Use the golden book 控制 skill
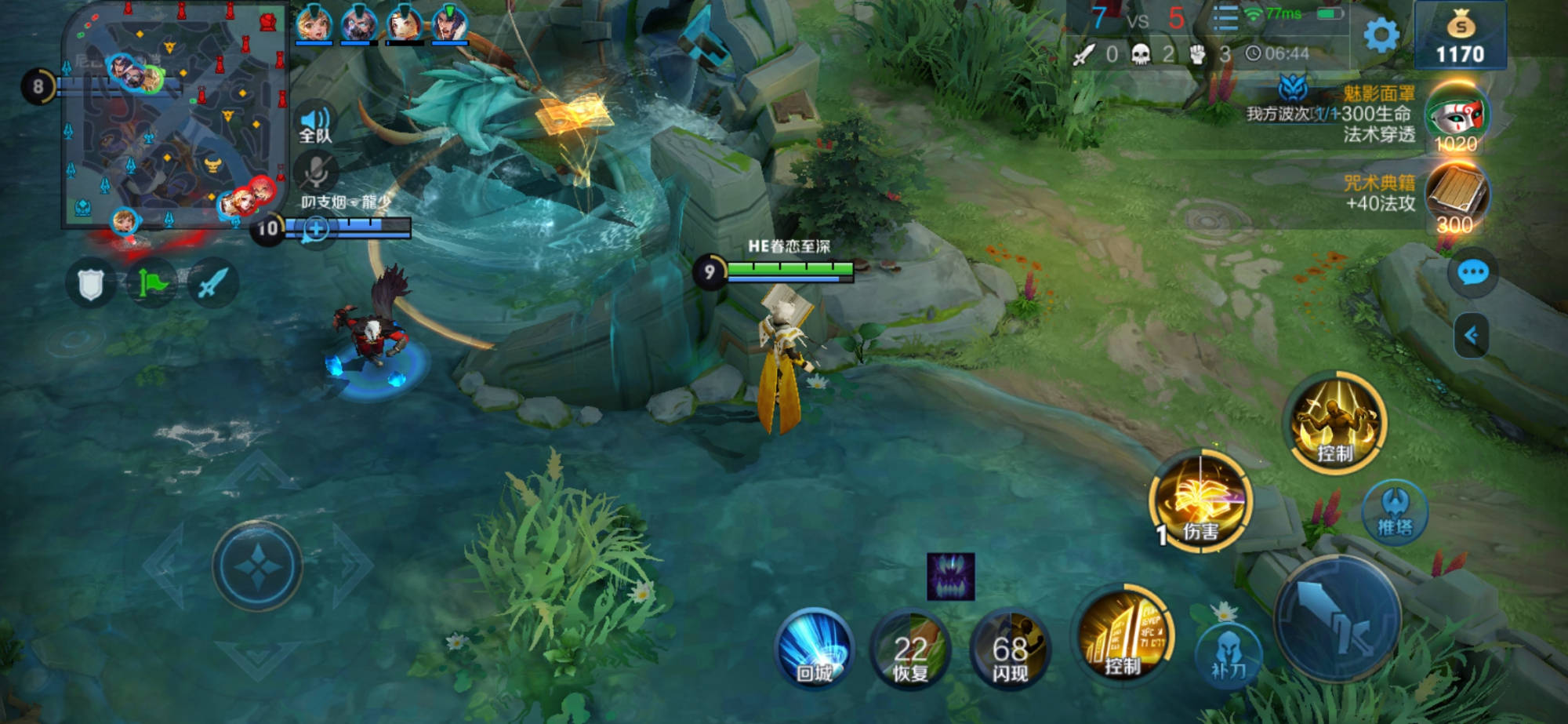The width and height of the screenshot is (1568, 724). tap(1123, 635)
